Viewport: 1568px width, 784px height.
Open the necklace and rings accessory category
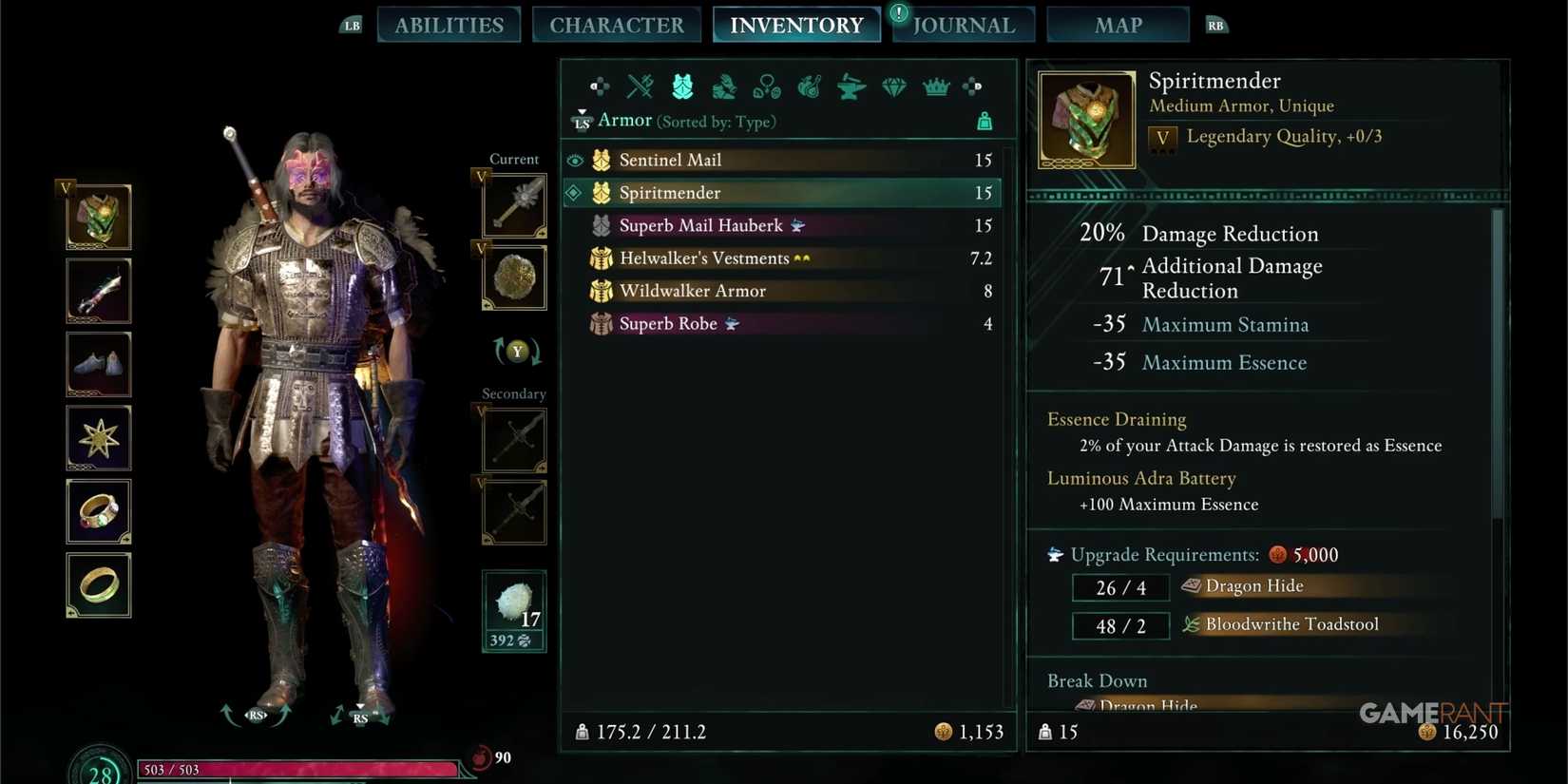(765, 86)
